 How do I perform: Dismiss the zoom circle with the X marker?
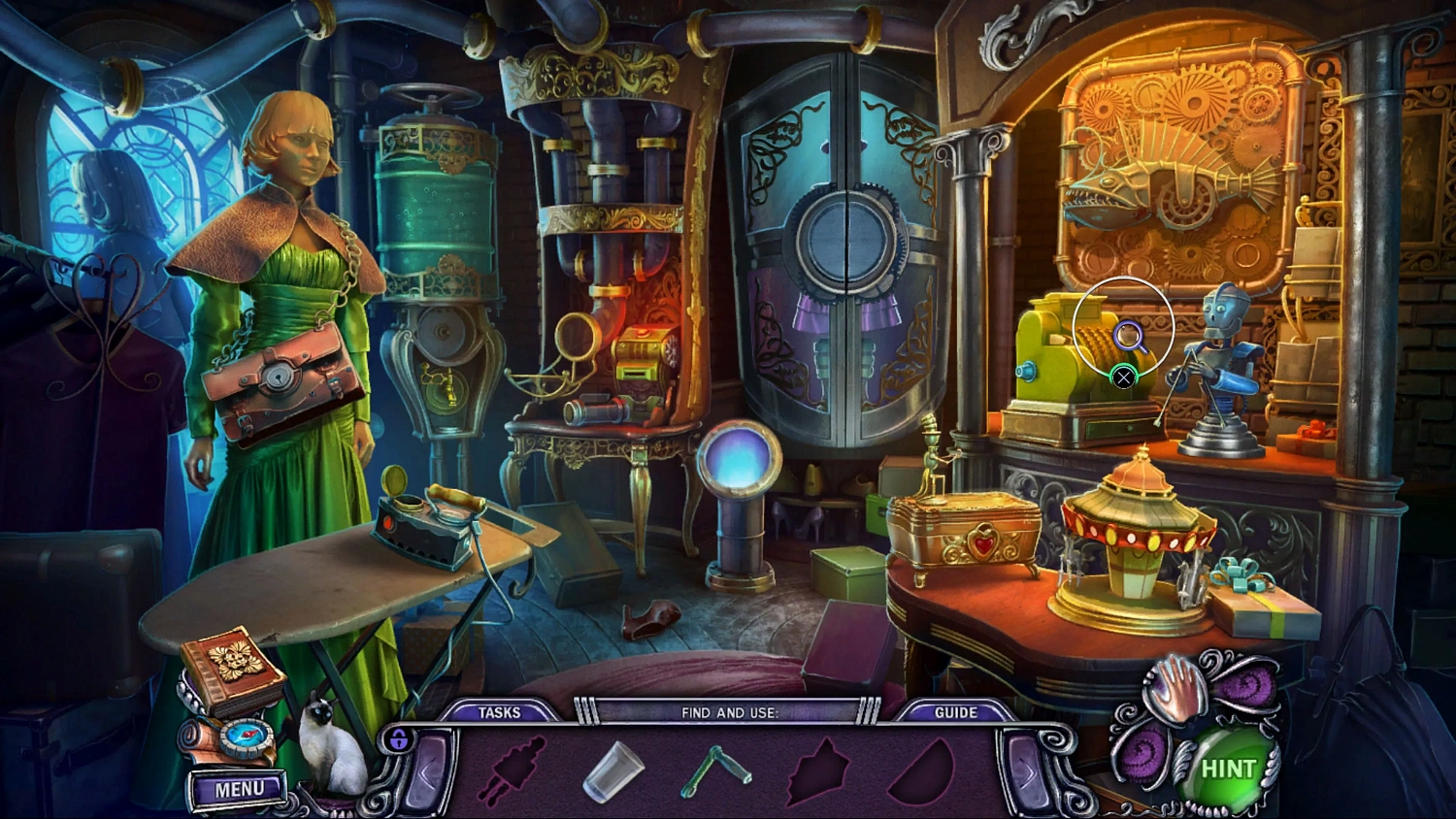1124,378
